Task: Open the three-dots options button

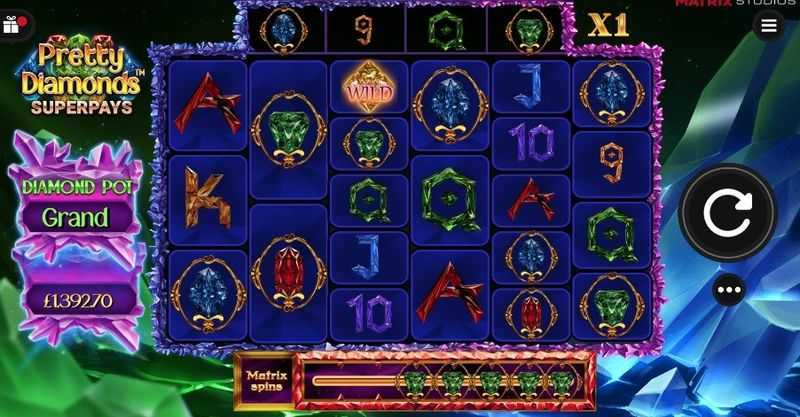Action: [729, 290]
